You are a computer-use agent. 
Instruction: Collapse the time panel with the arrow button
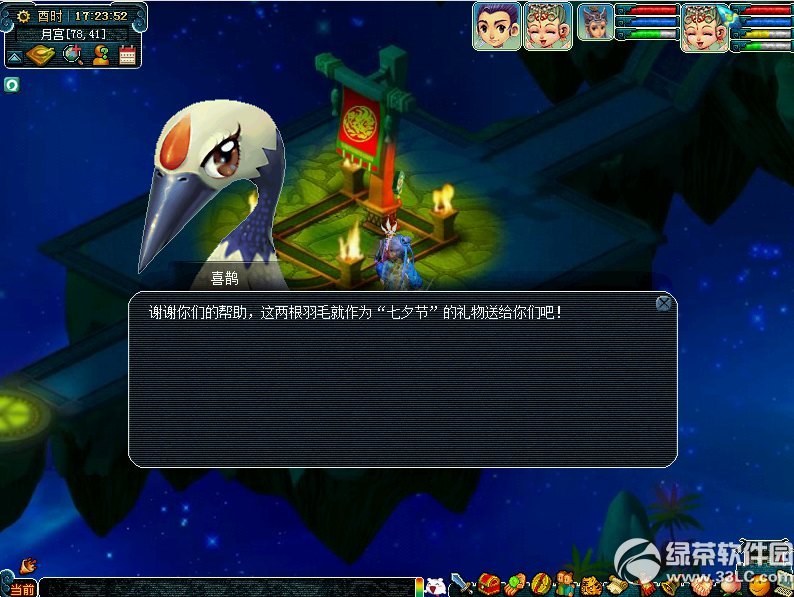14,57
